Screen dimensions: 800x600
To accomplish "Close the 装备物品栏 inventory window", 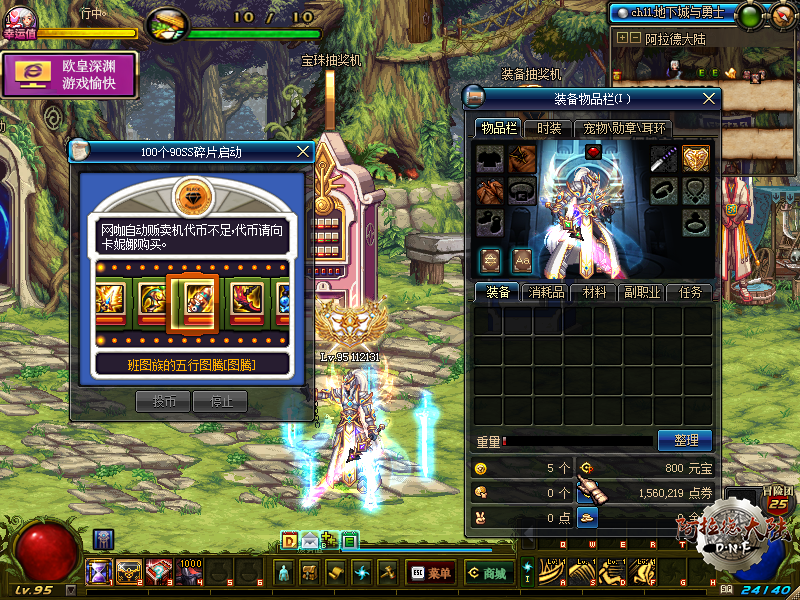I will point(710,98).
